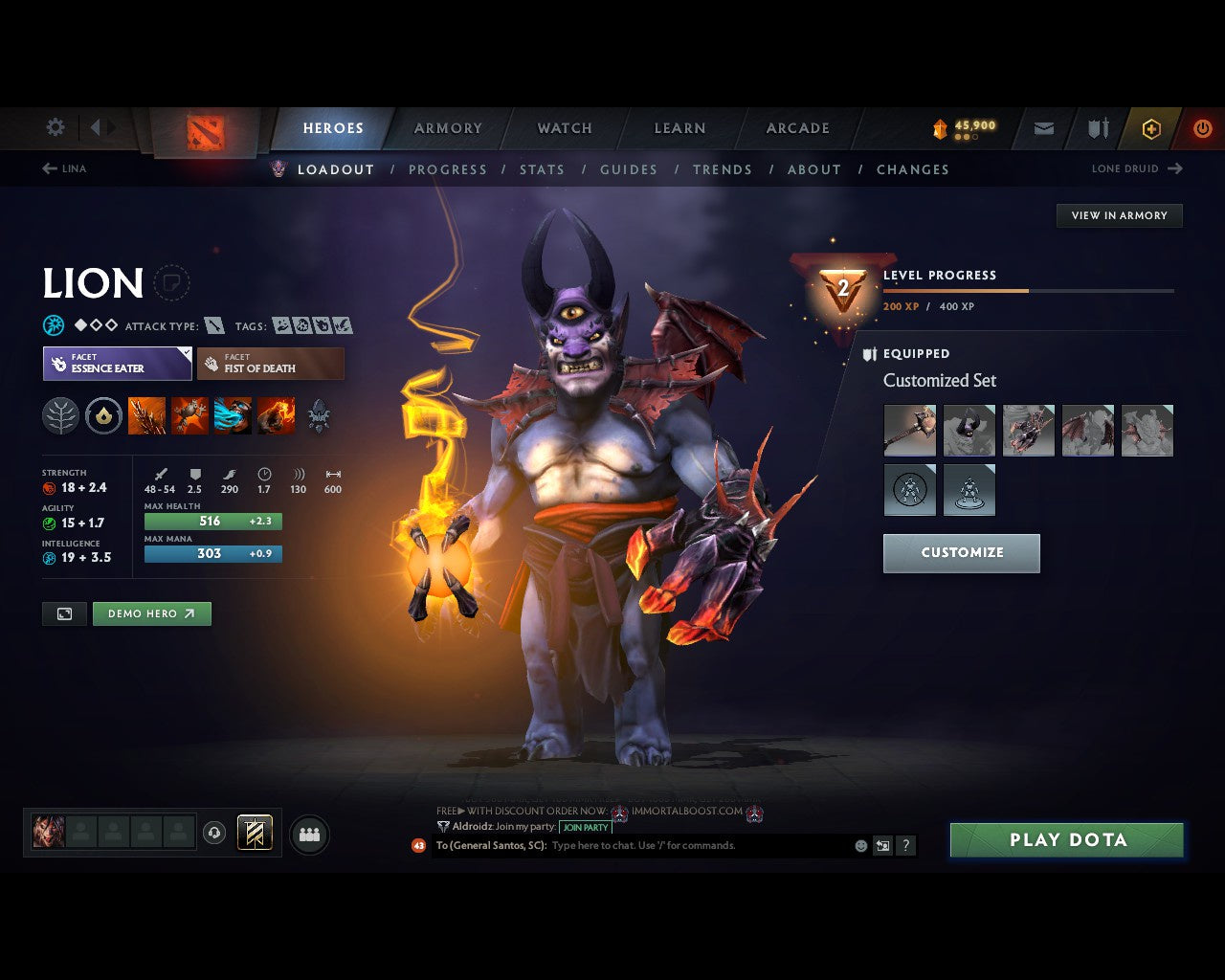Open Dota Plus hexagon icon in top bar
This screenshot has height=980, width=1225.
(1151, 128)
